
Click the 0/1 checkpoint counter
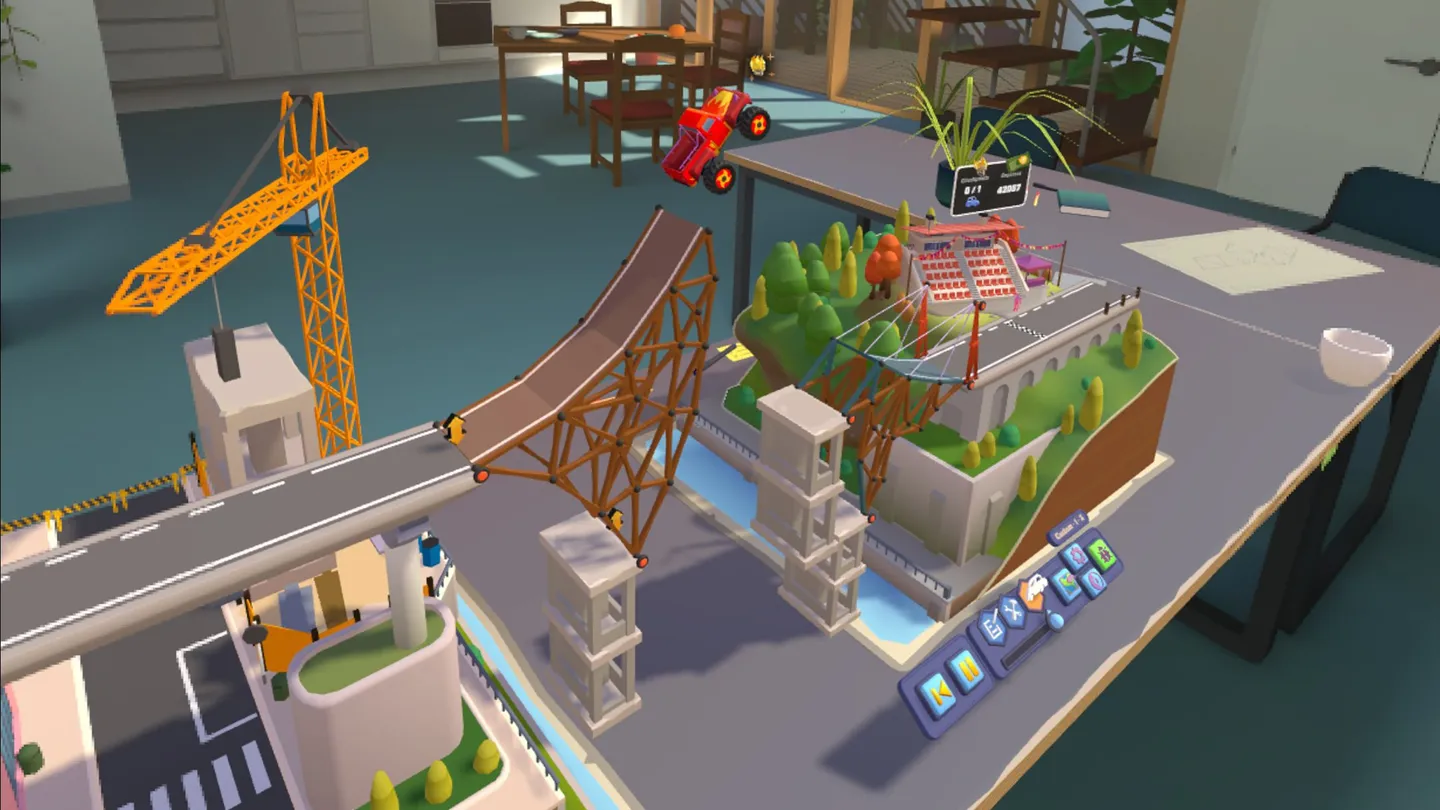973,189
